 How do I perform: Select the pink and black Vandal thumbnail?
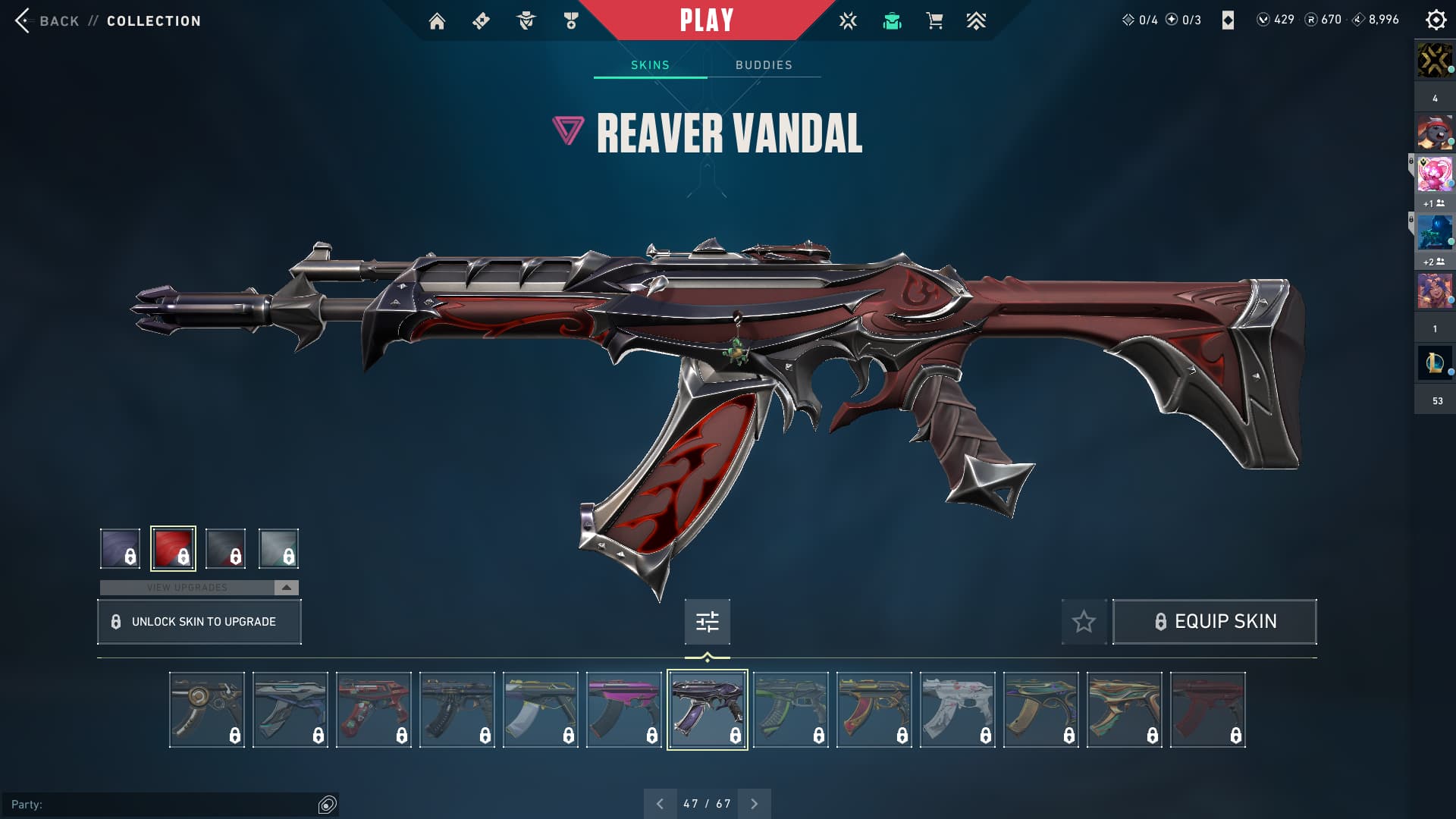[623, 710]
